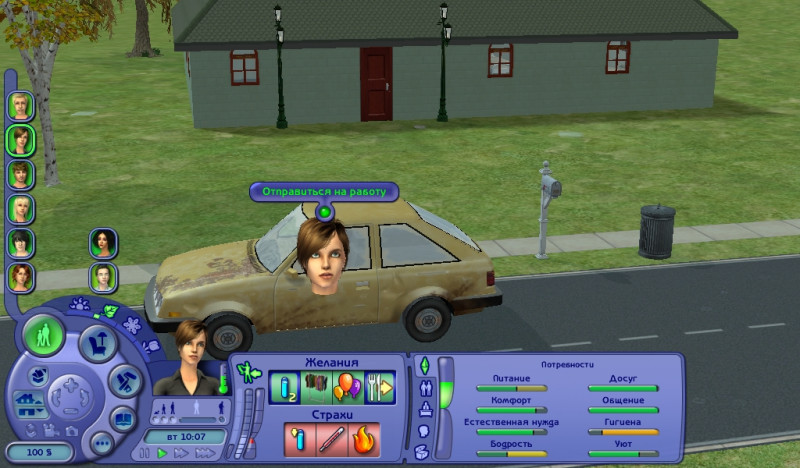The height and width of the screenshot is (468, 800).
Task: Select the red-haired Sim portrait
Action: 21,277
